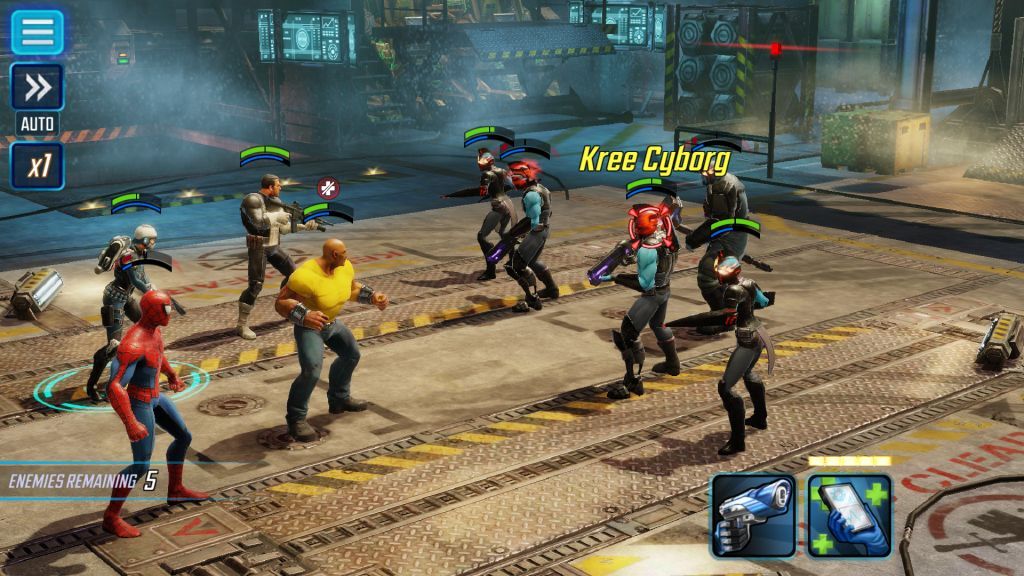Image resolution: width=1024 pixels, height=576 pixels.
Task: Activate the healing device ability
Action: coord(849,516)
